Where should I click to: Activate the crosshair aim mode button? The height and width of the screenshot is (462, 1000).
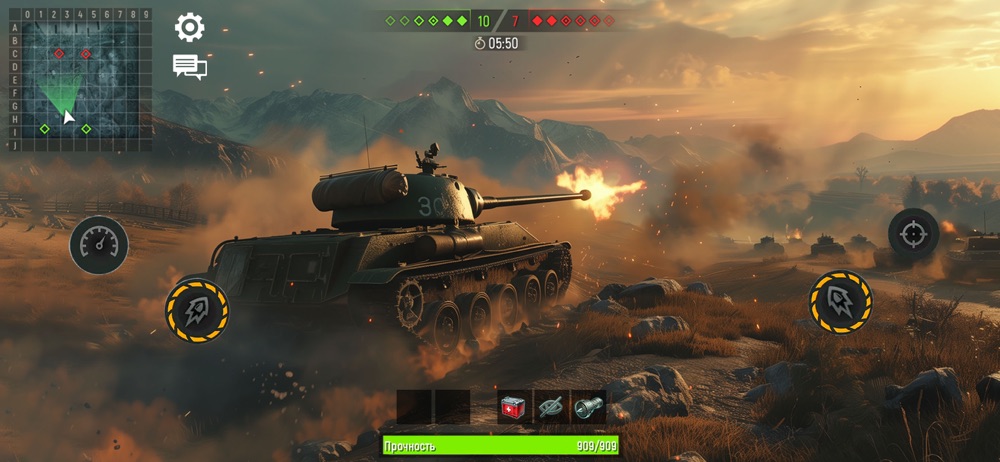click(x=913, y=234)
